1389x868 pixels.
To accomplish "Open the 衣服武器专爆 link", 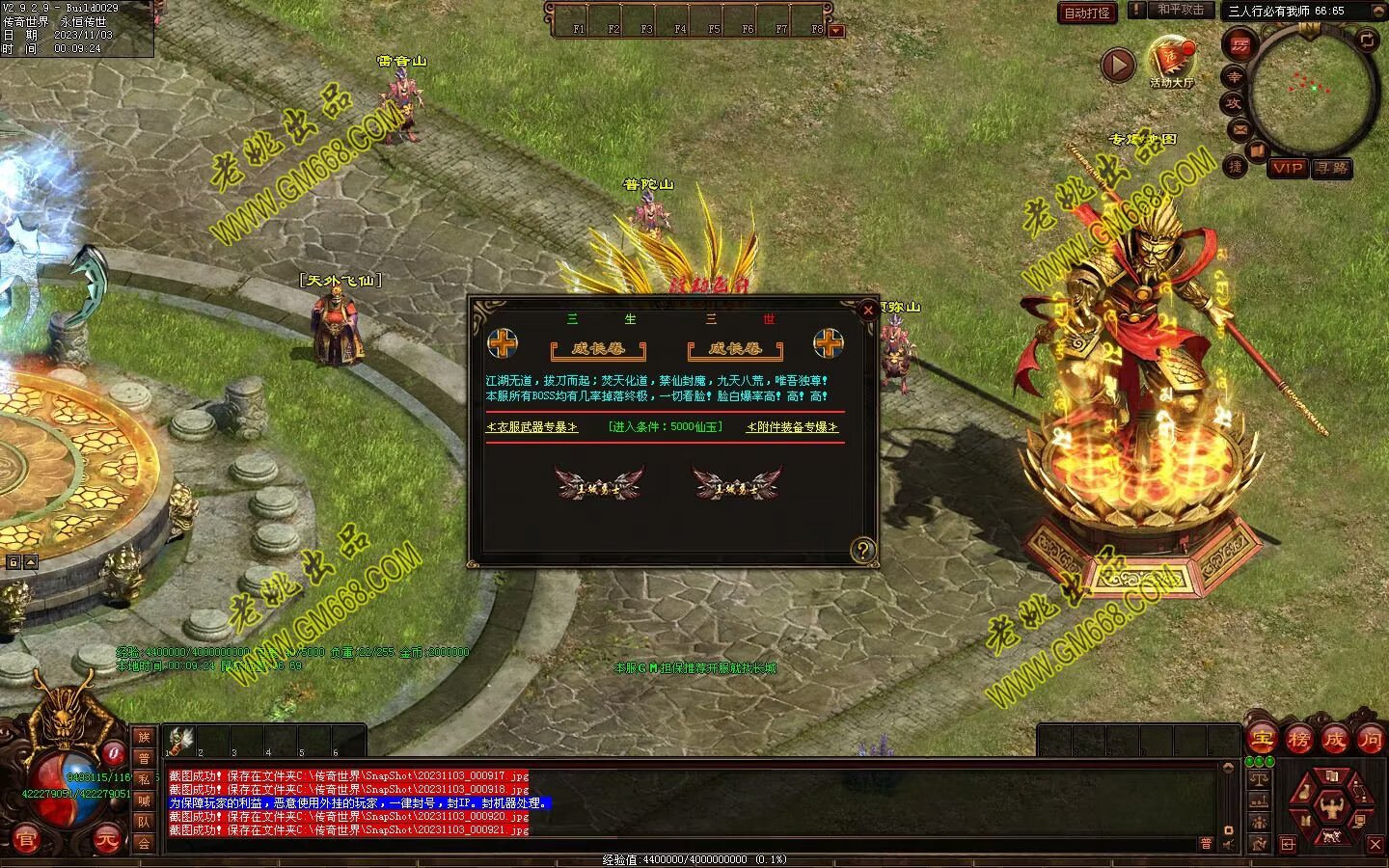I will pyautogui.click(x=532, y=426).
